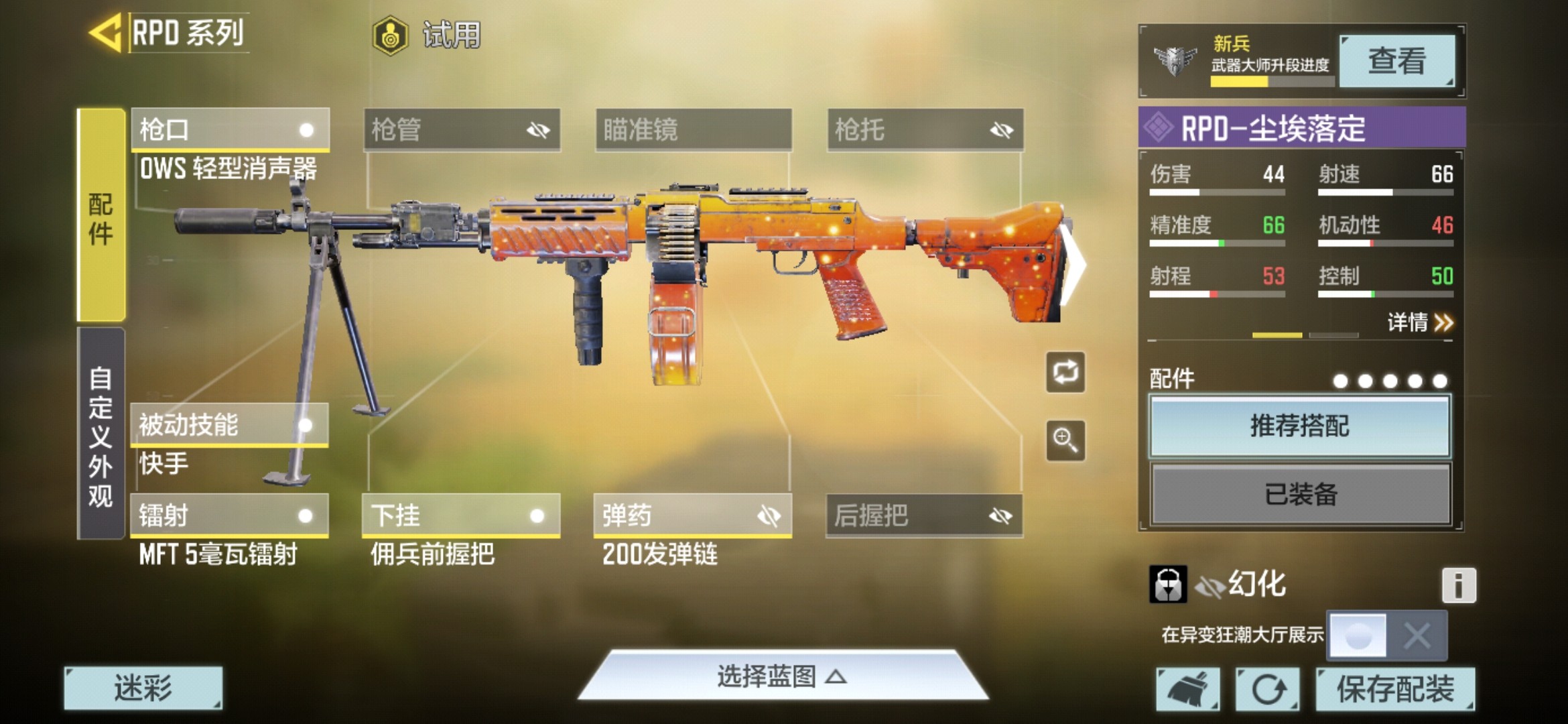
Task: Select the 镭射 laser slot
Action: (228, 516)
